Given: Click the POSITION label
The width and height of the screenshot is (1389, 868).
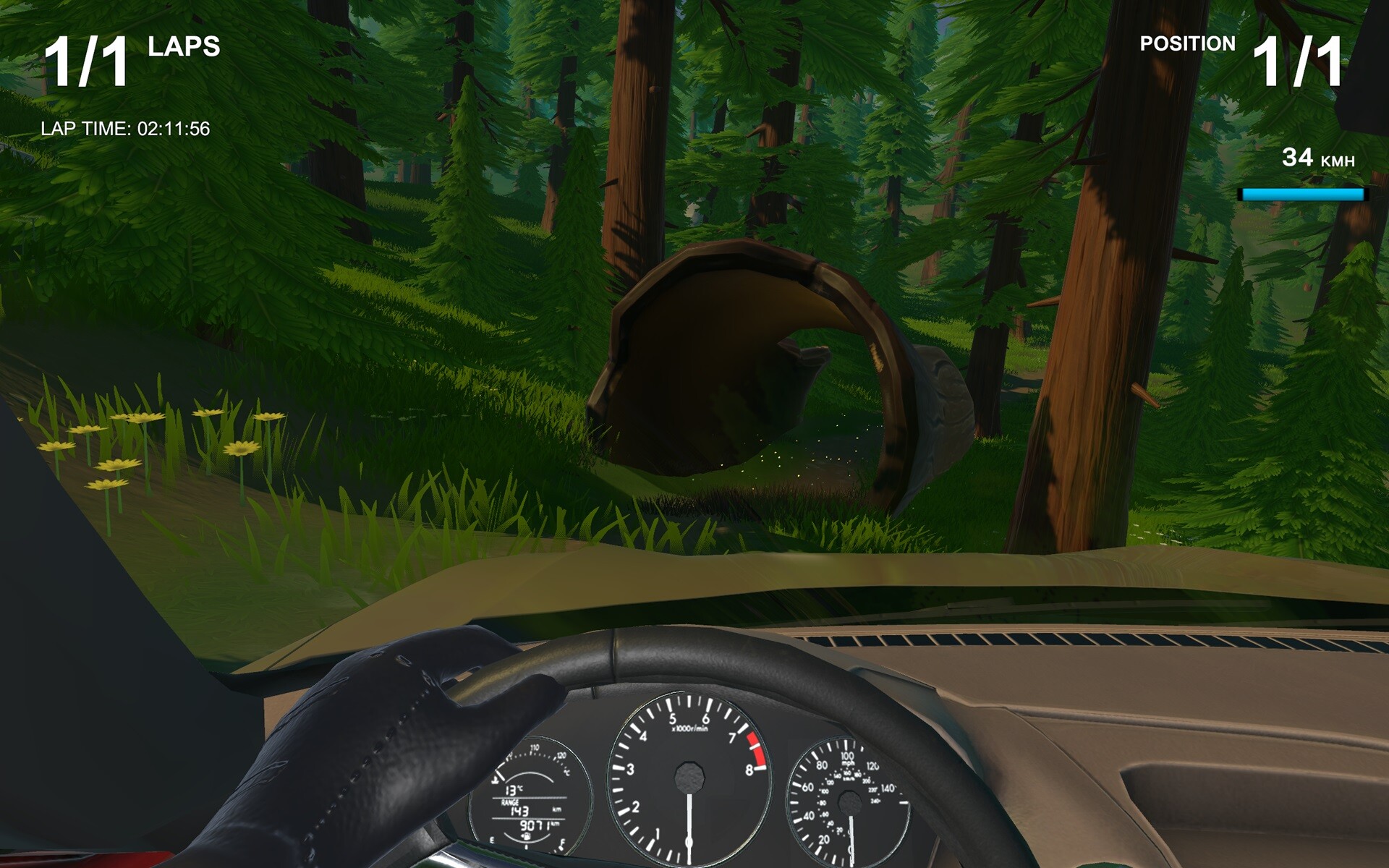Looking at the screenshot, I should click(1186, 43).
